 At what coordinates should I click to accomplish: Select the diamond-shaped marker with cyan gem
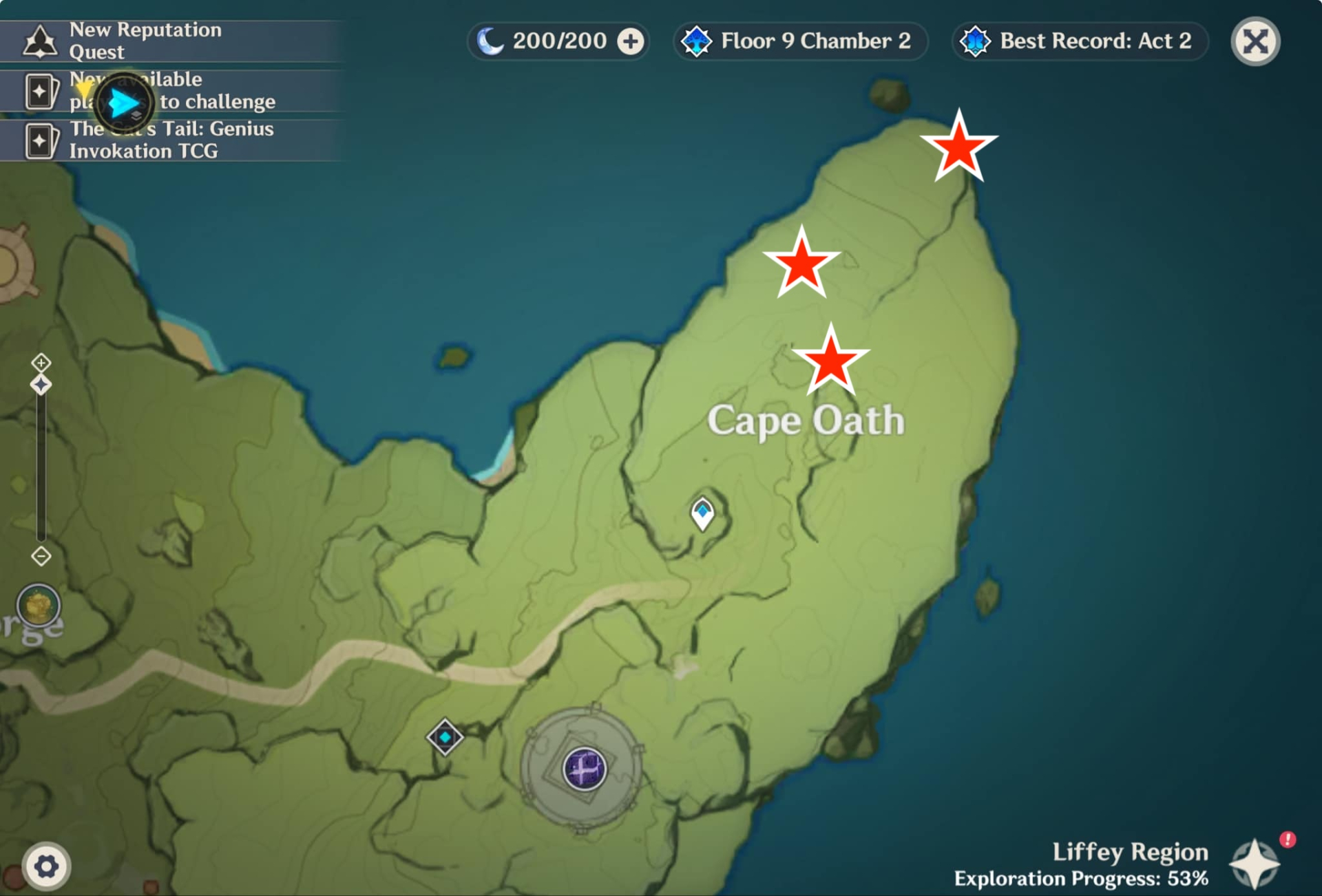coord(445,737)
